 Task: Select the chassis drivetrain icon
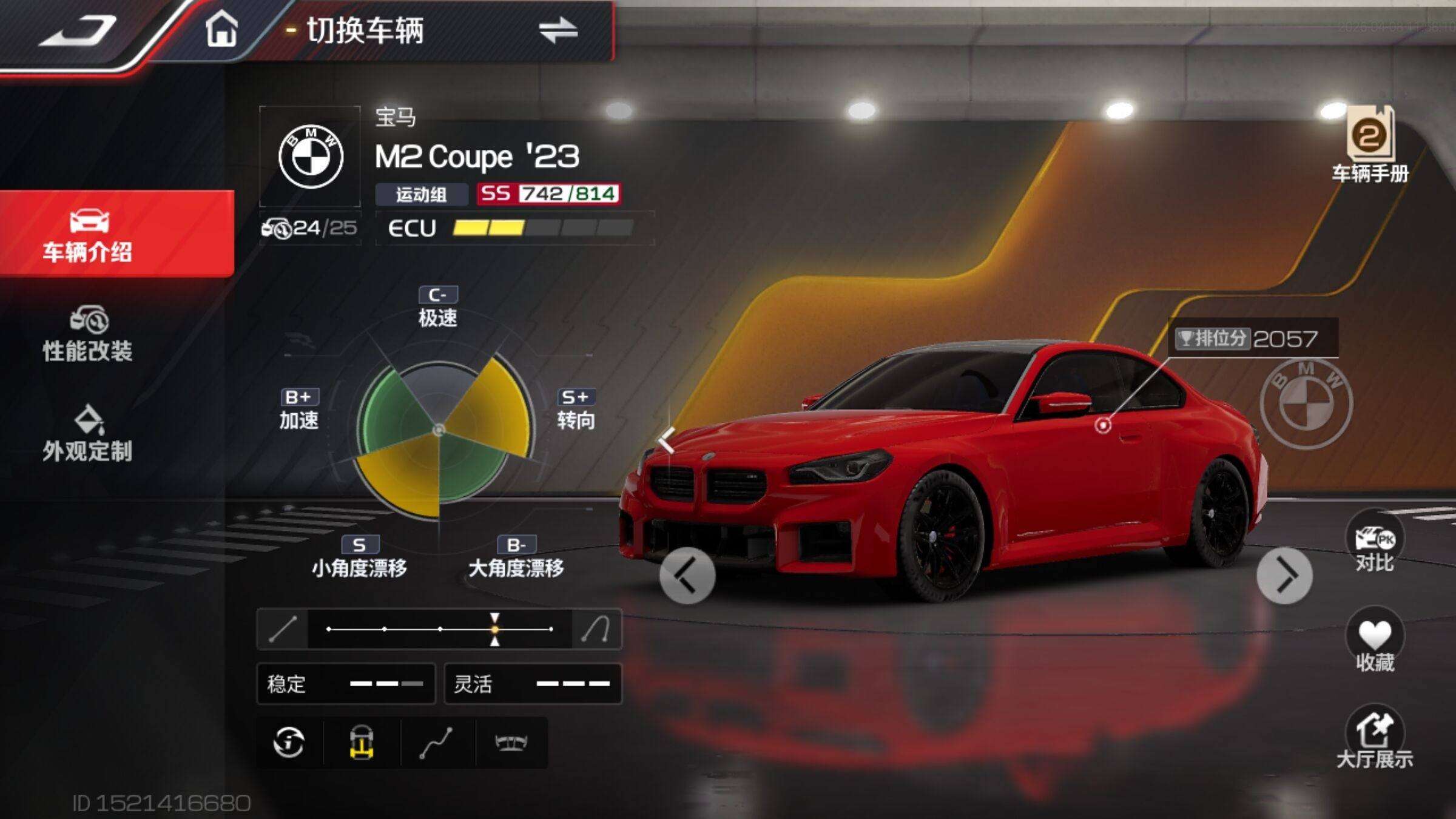(362, 743)
